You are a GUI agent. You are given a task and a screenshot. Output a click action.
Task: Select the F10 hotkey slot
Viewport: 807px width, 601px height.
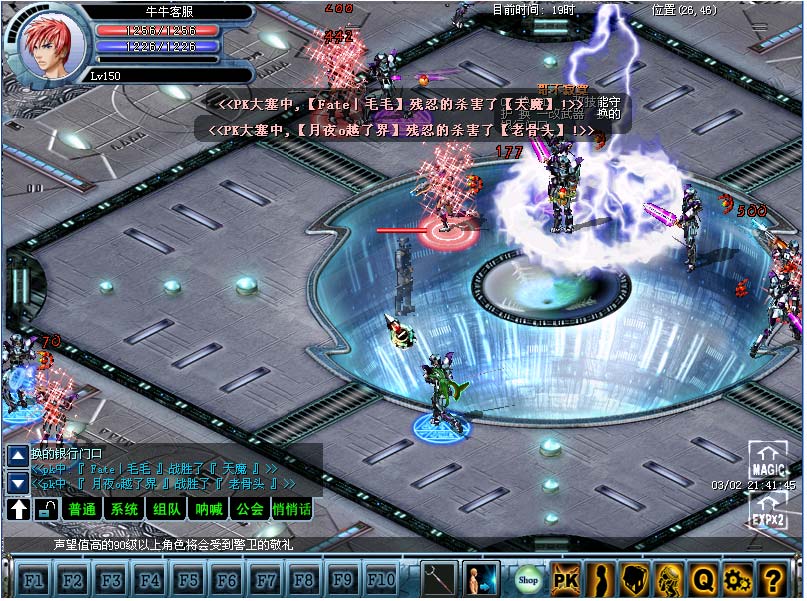coord(381,579)
